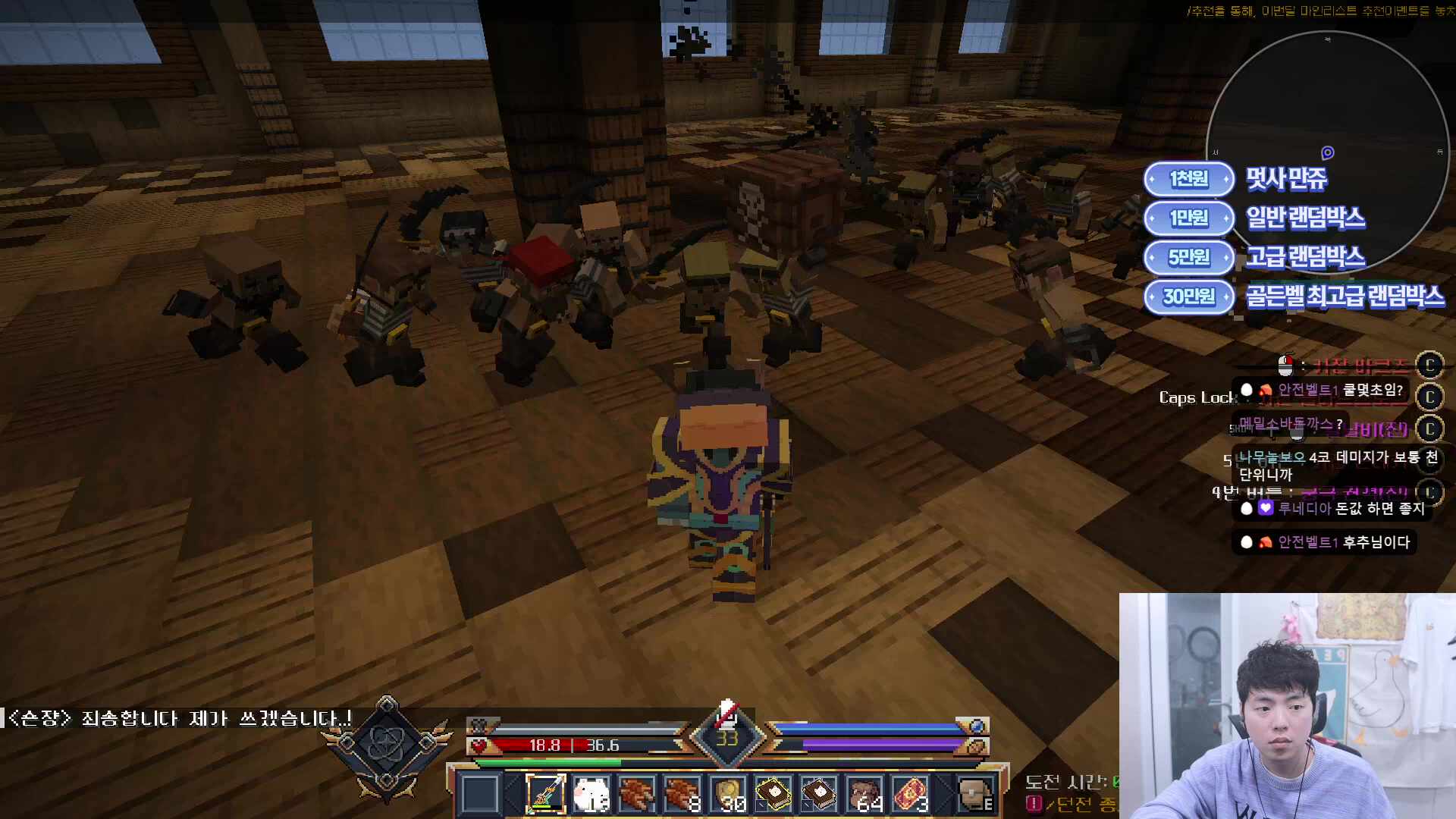Select the spear weapon hotbar slot

tap(546, 794)
